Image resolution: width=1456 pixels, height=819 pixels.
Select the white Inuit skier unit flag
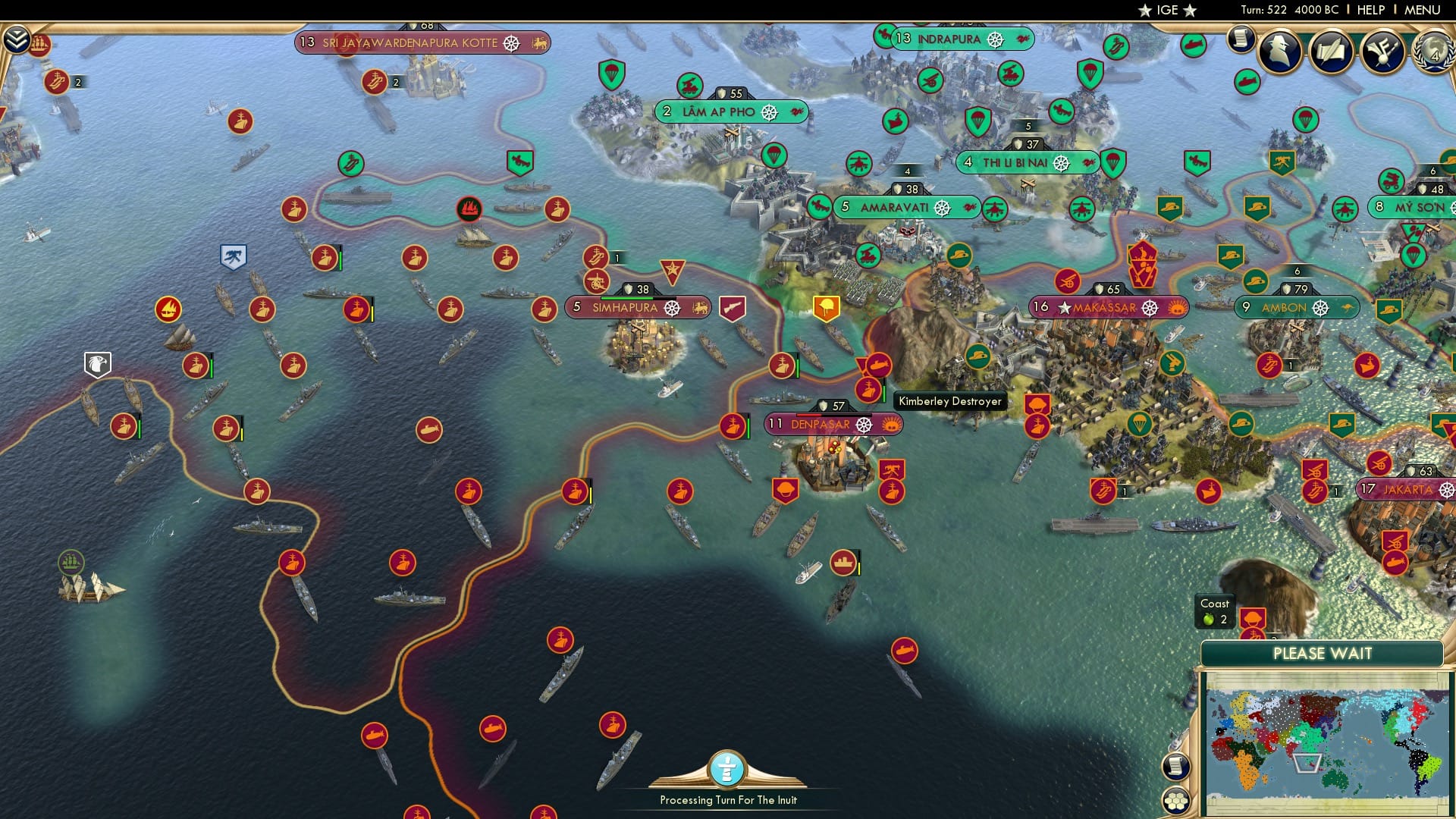(x=232, y=256)
